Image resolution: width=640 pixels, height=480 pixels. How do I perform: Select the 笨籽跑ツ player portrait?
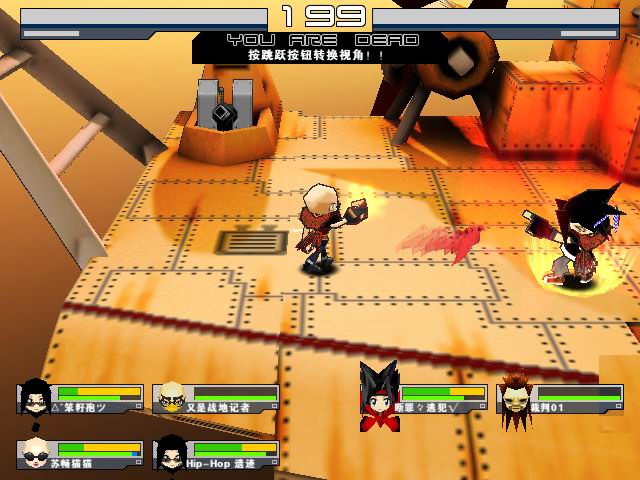click(36, 397)
